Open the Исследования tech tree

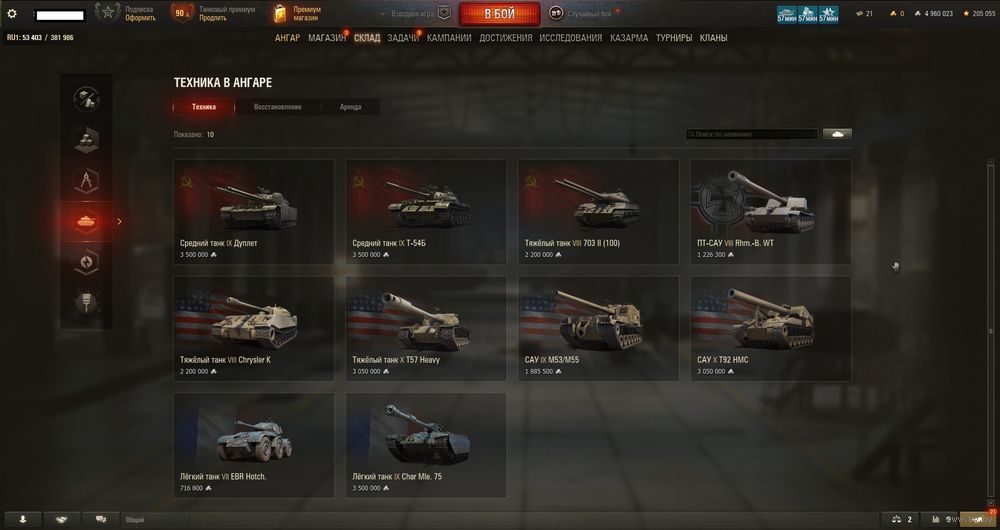(x=570, y=38)
